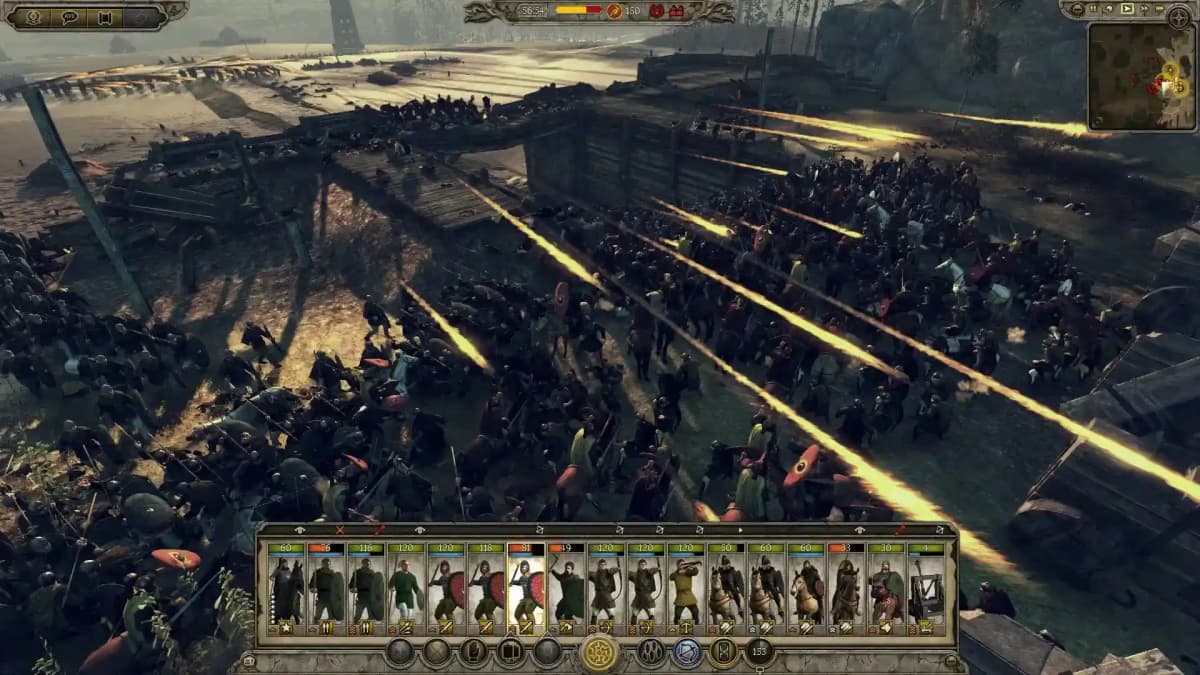This screenshot has width=1200, height=675.
Task: Speed up the battle with fast forward
Action: [x=1143, y=9]
